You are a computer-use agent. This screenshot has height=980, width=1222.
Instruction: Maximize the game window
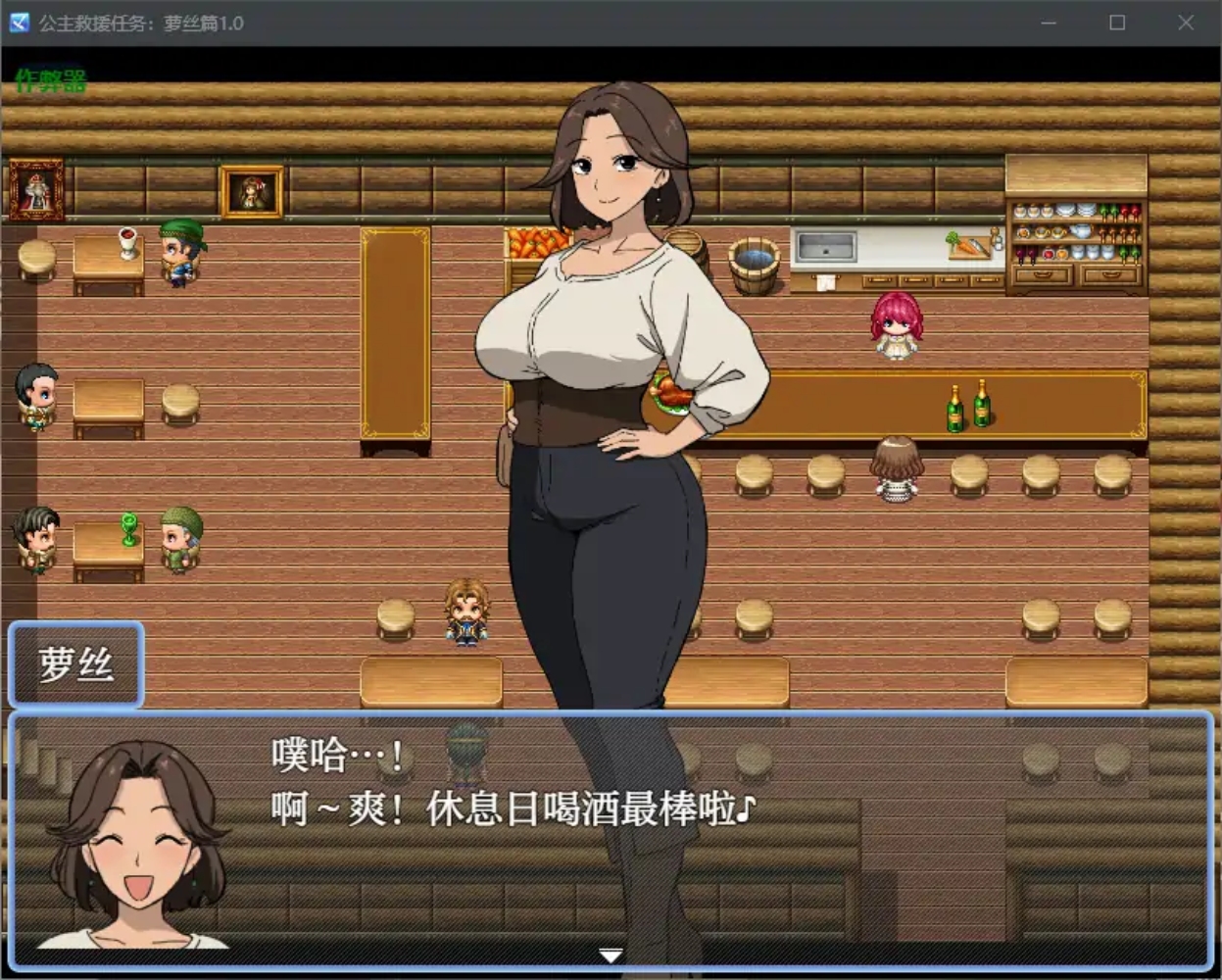[1117, 23]
